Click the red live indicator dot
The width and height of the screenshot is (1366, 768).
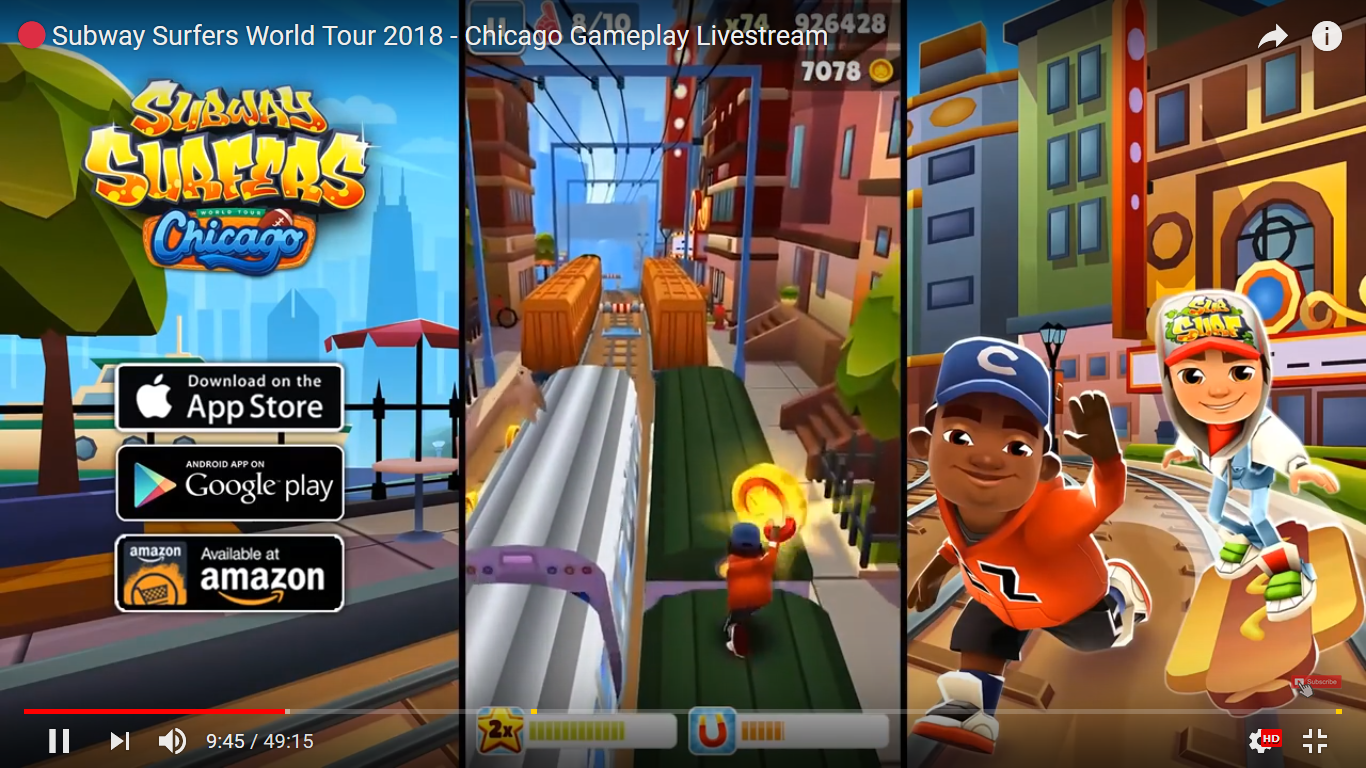pos(31,33)
